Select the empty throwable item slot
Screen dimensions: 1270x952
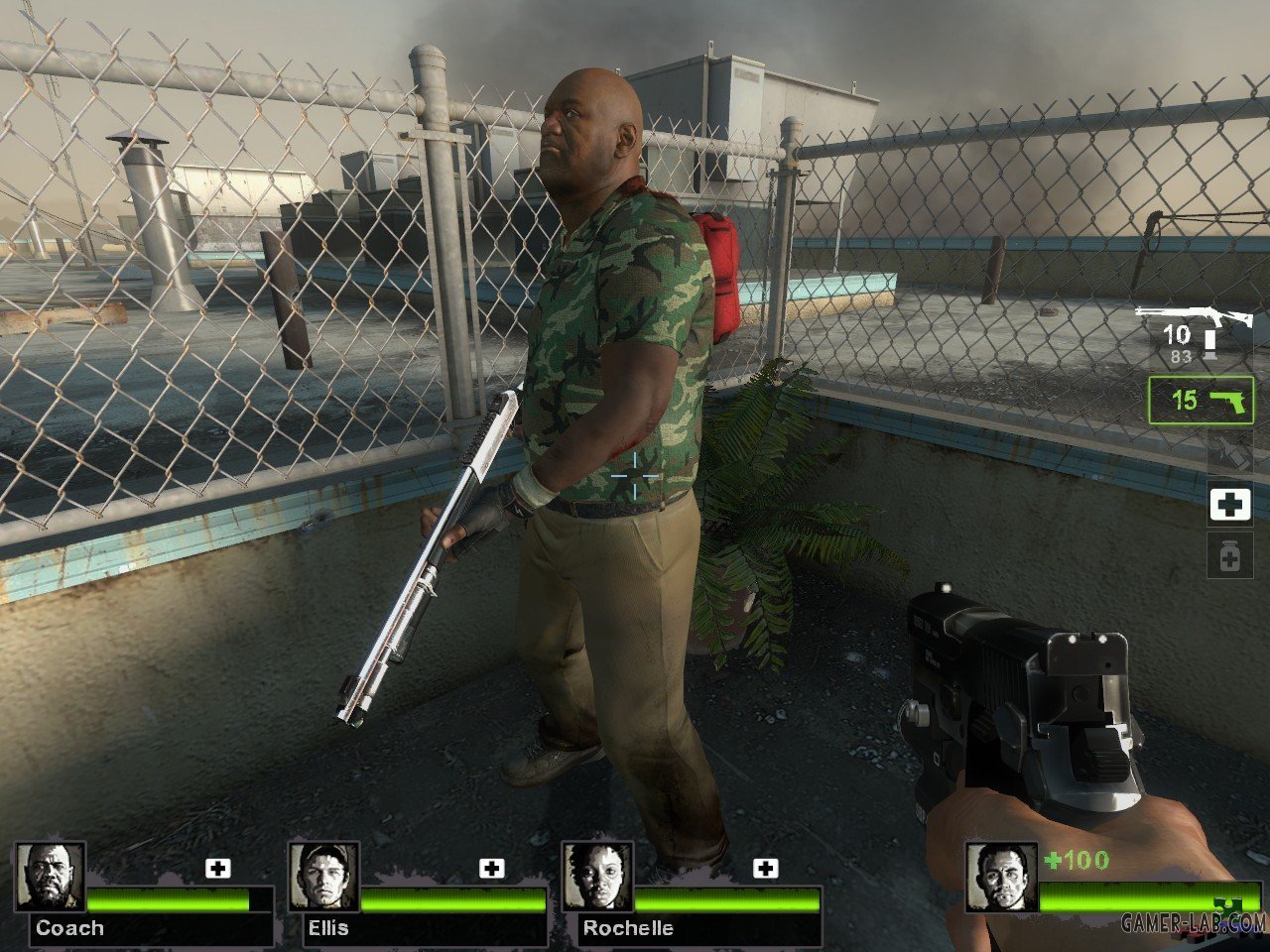tap(1230, 452)
